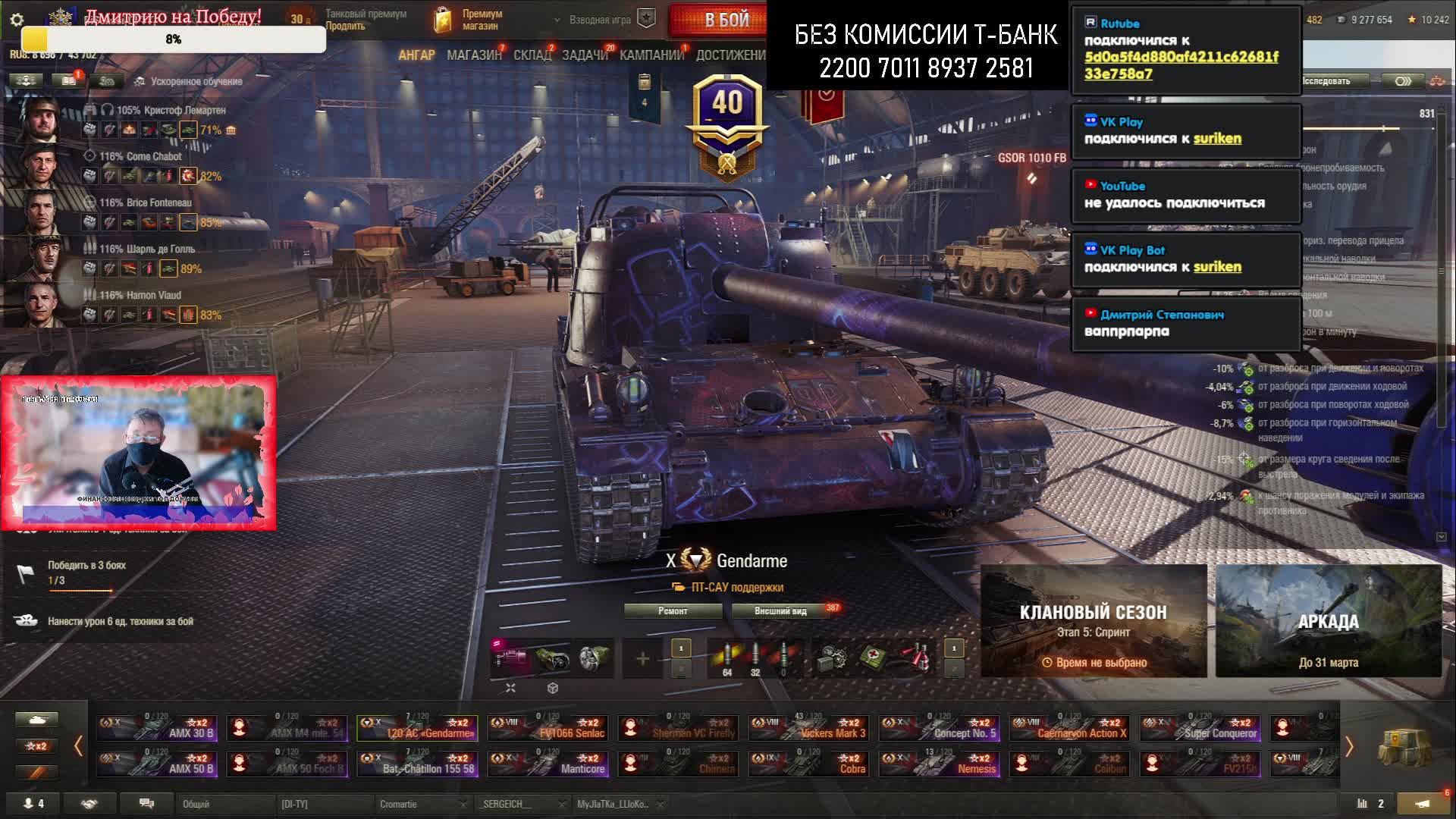This screenshot has width=1456, height=819.
Task: Switch to the МАГАЗИН tab
Action: (474, 55)
